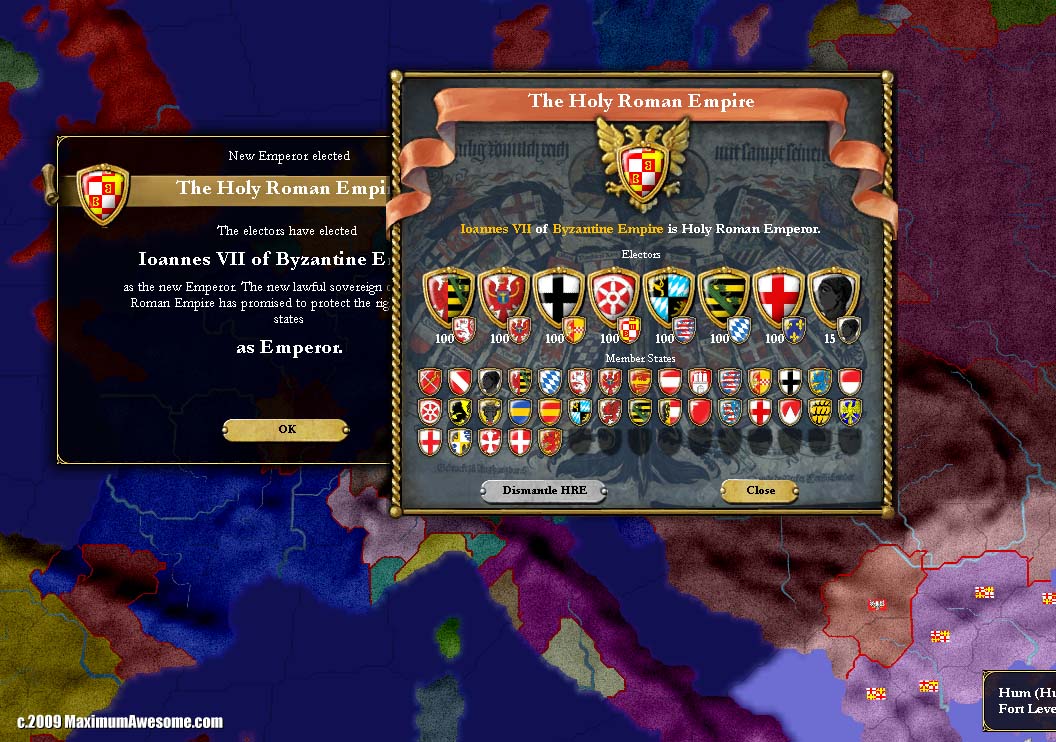This screenshot has height=742, width=1056.
Task: Open the blue and yellow striped member shield
Action: pyautogui.click(x=520, y=411)
